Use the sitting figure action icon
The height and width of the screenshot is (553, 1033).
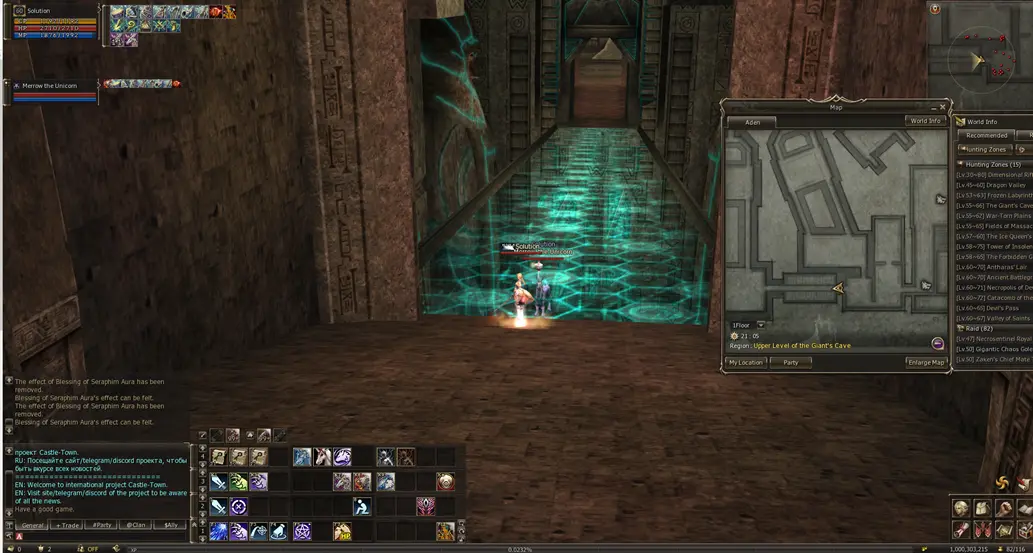pyautogui.click(x=361, y=506)
